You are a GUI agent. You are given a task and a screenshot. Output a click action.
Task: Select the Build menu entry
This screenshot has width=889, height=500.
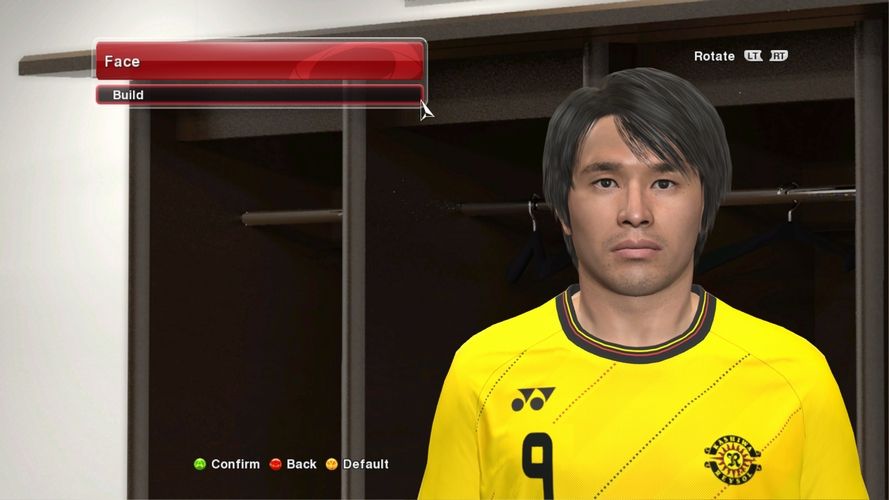(258, 95)
